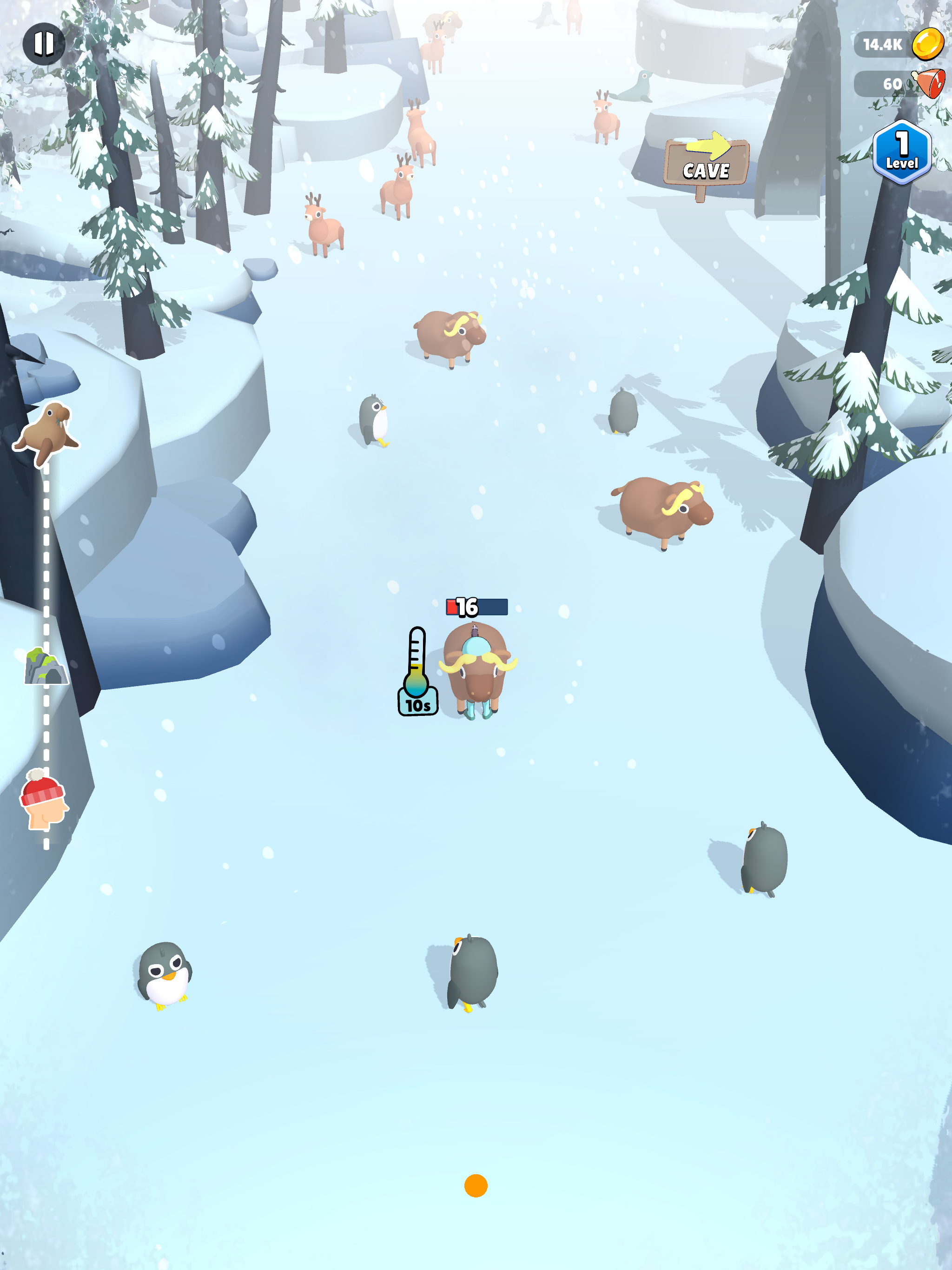Viewport: 952px width, 1270px height.
Task: Tap the wooden CAVE arrow sign
Action: click(x=707, y=161)
